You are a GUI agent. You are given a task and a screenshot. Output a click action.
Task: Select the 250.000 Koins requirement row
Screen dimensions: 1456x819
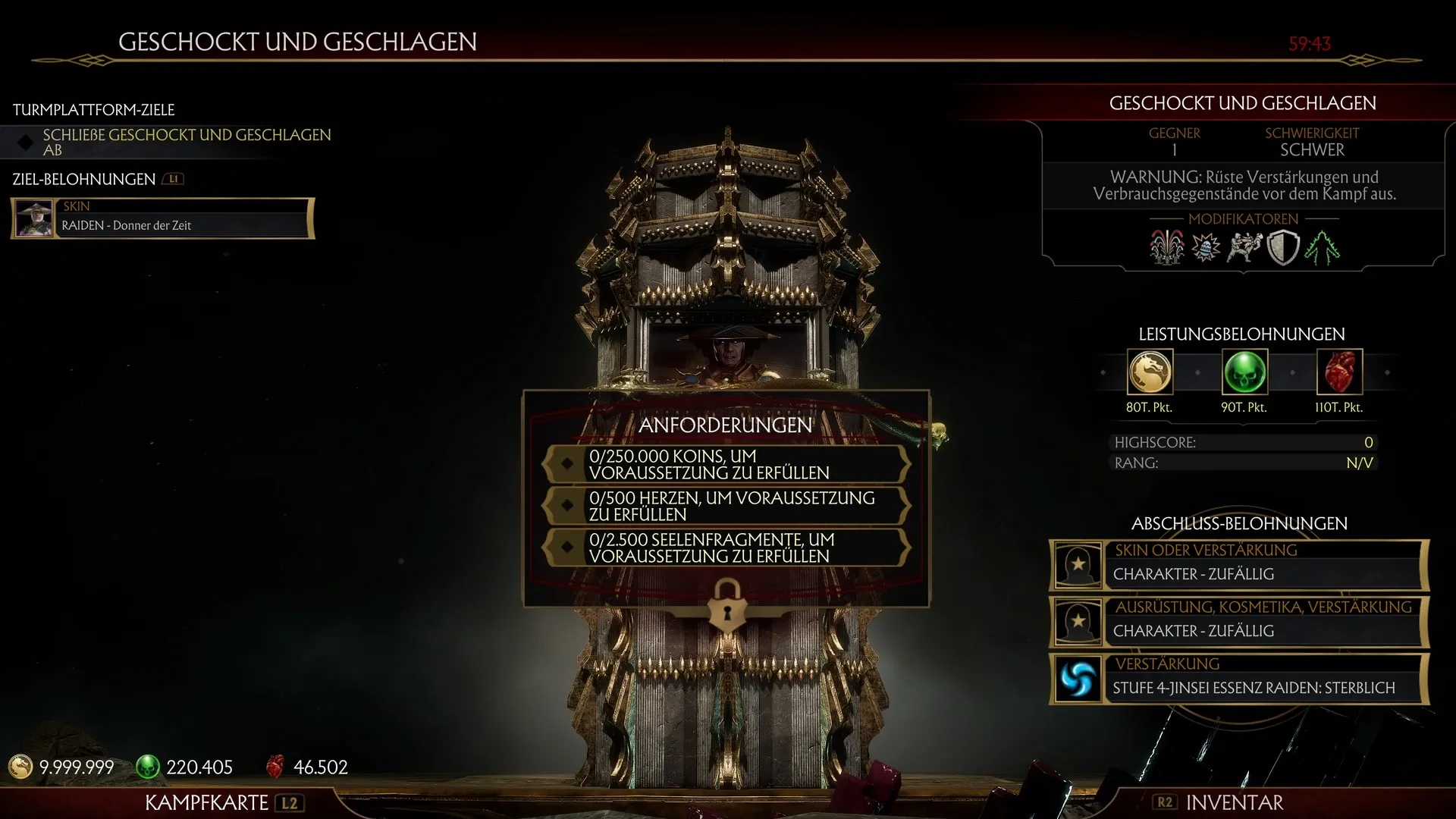(x=726, y=464)
